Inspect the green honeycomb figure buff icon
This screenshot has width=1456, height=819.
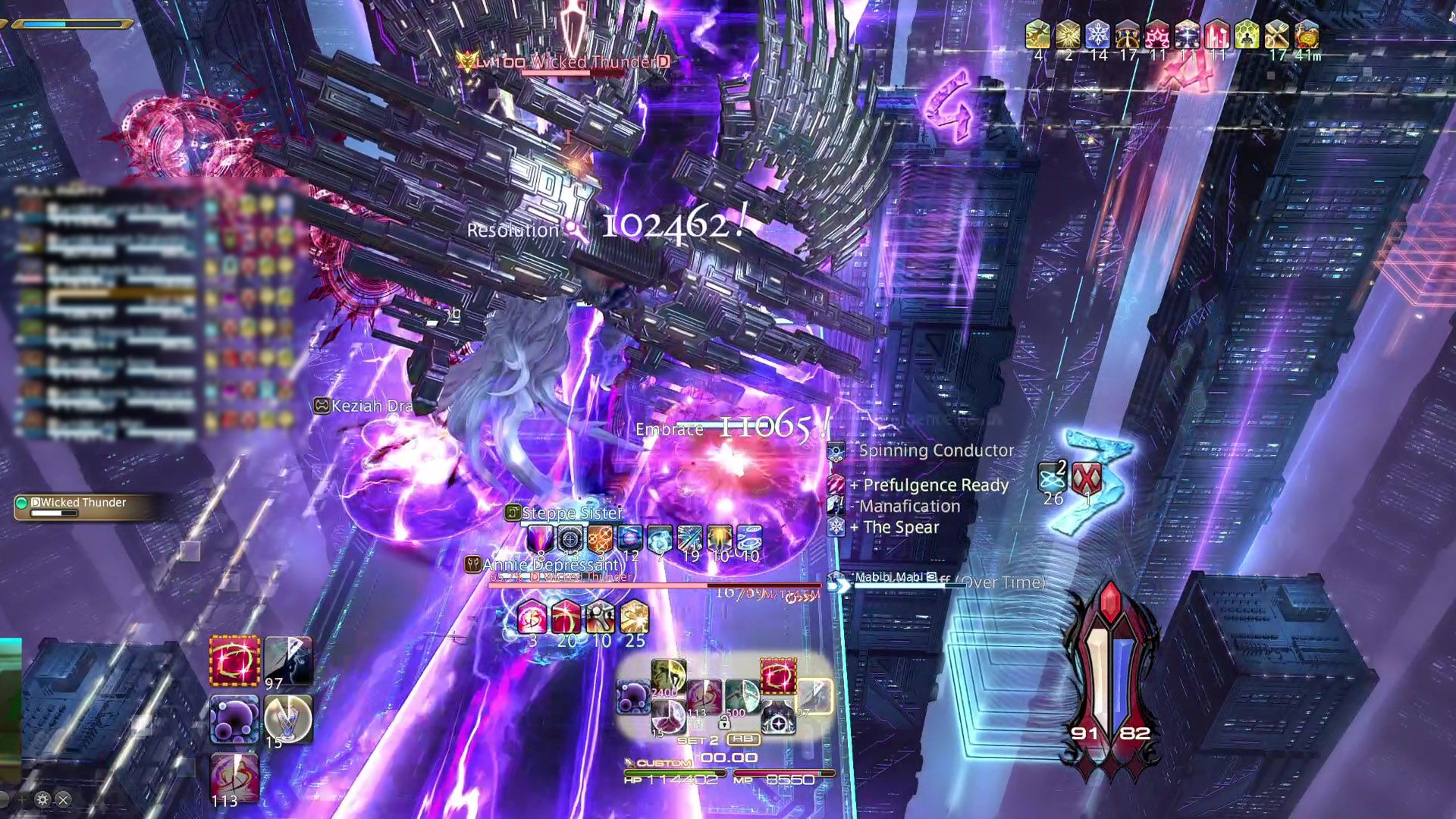coord(1247,35)
